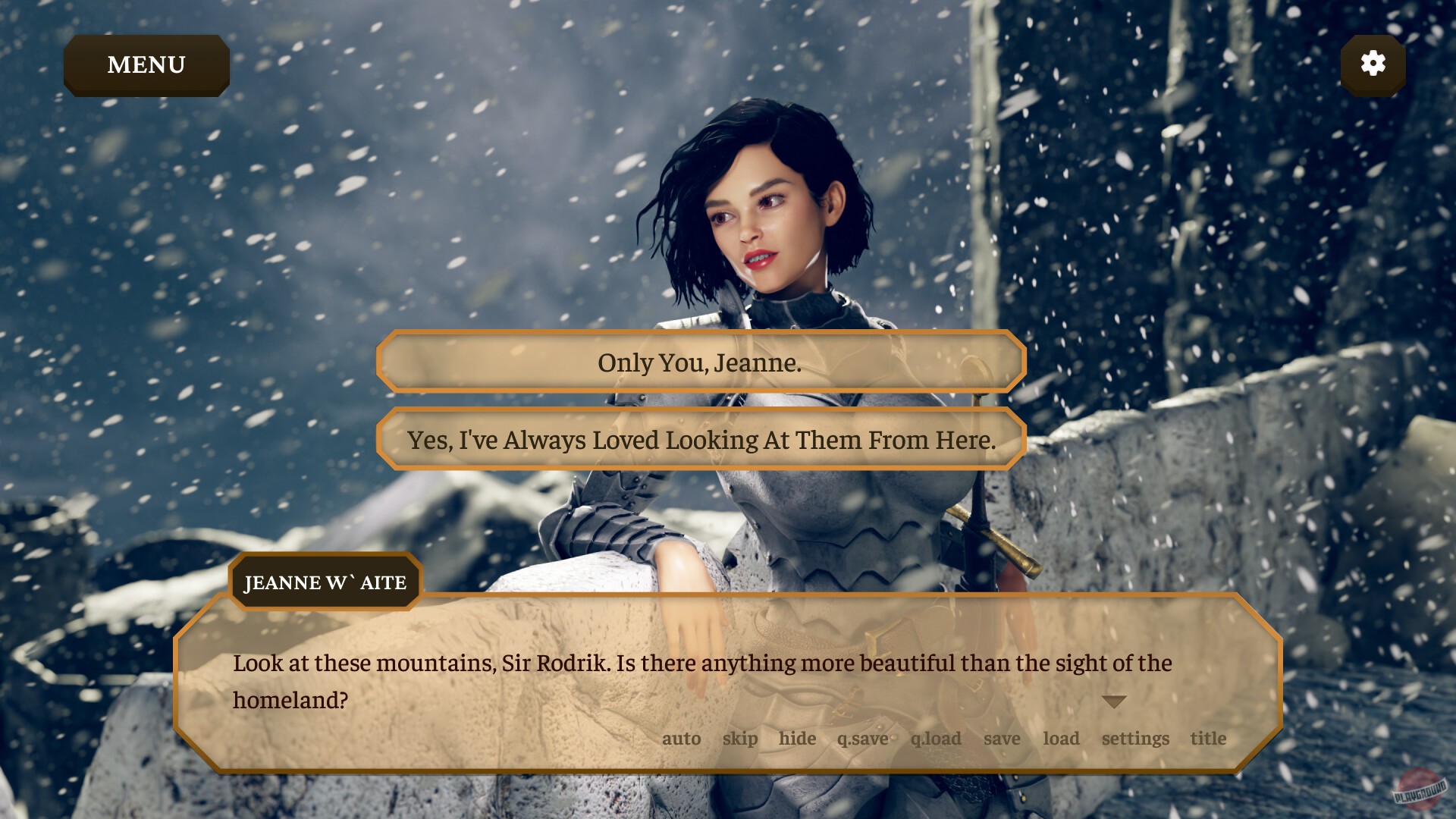Open the settings gear icon

click(x=1373, y=64)
